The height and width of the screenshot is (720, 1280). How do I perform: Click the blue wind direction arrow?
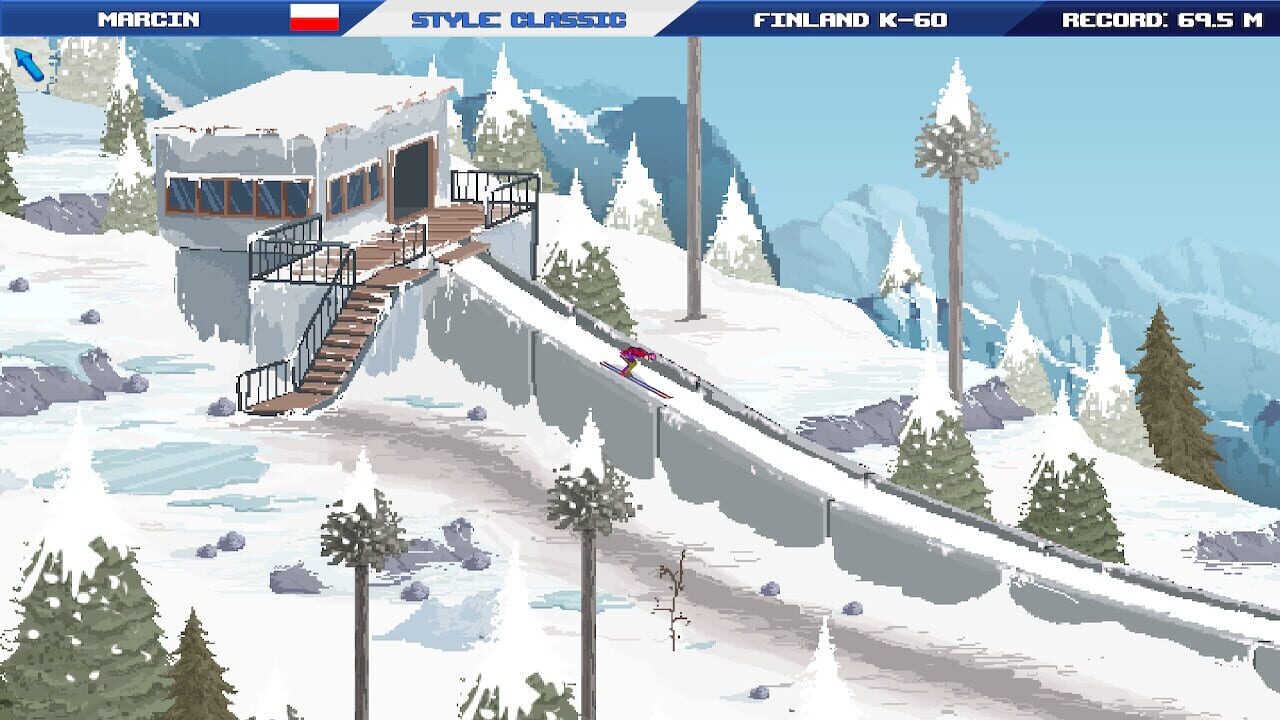(30, 63)
